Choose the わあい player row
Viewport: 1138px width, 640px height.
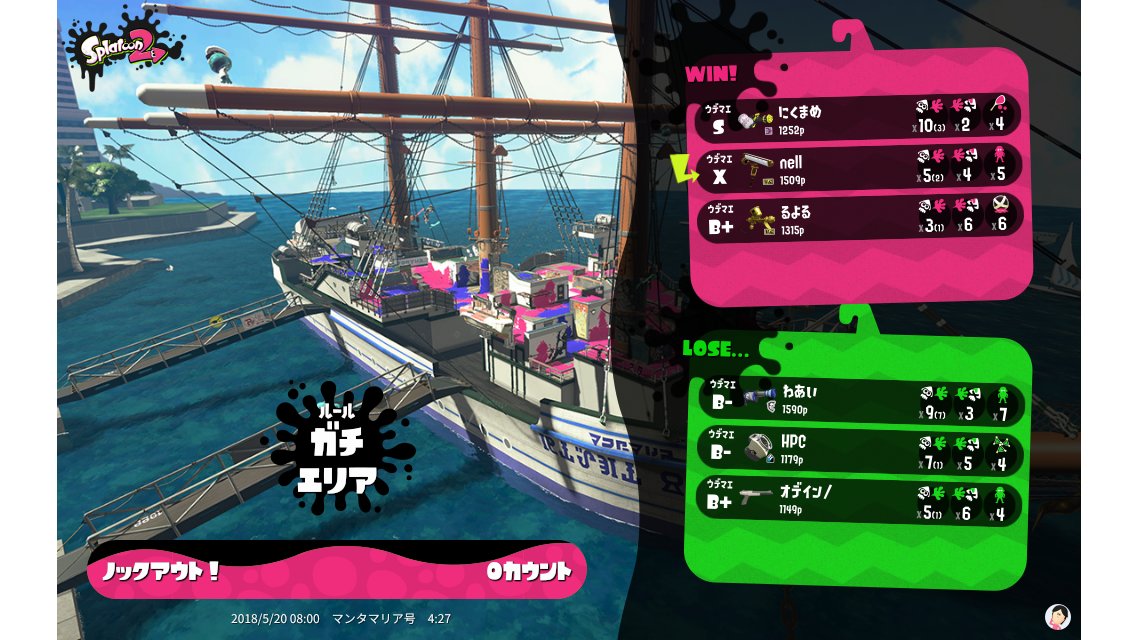[x=860, y=399]
